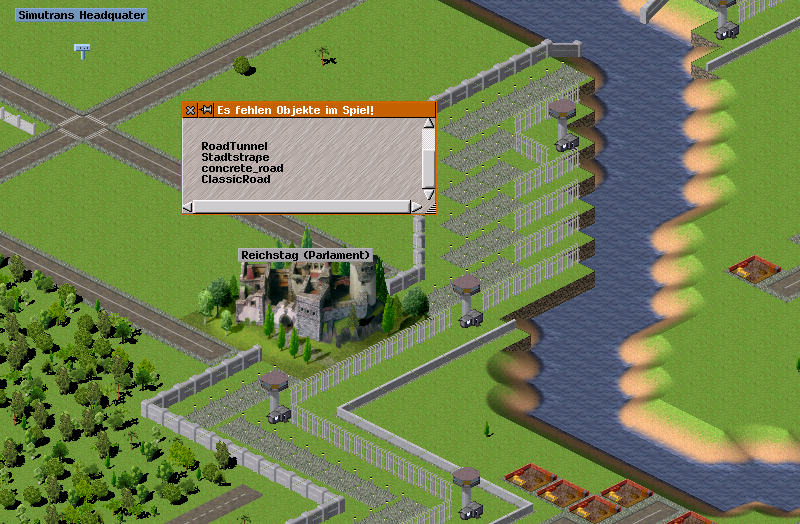The image size is (800, 524).
Task: Pin the missing objects window
Action: [206, 110]
